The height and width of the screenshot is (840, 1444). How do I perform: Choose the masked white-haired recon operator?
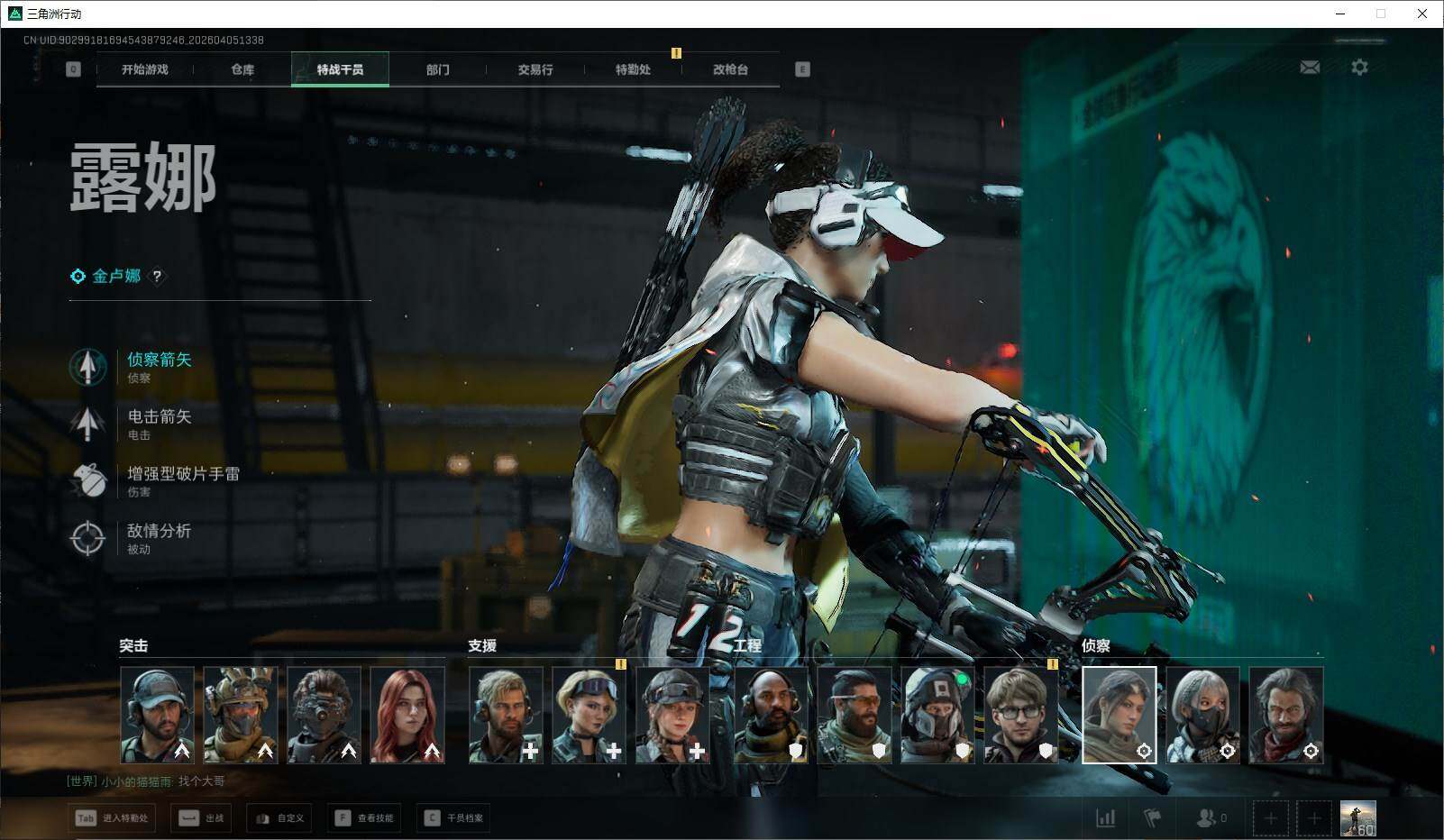tap(1202, 715)
